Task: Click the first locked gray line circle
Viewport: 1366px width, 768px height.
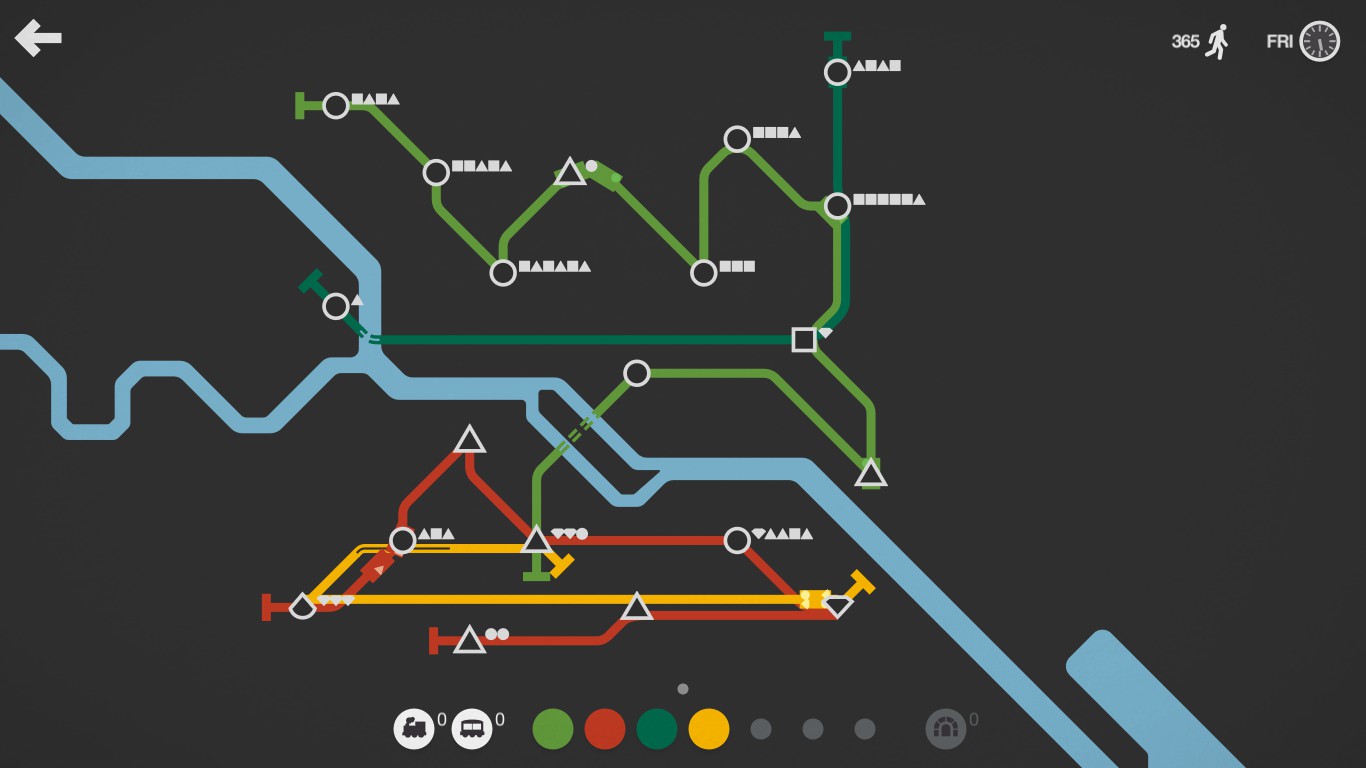Action: (760, 728)
